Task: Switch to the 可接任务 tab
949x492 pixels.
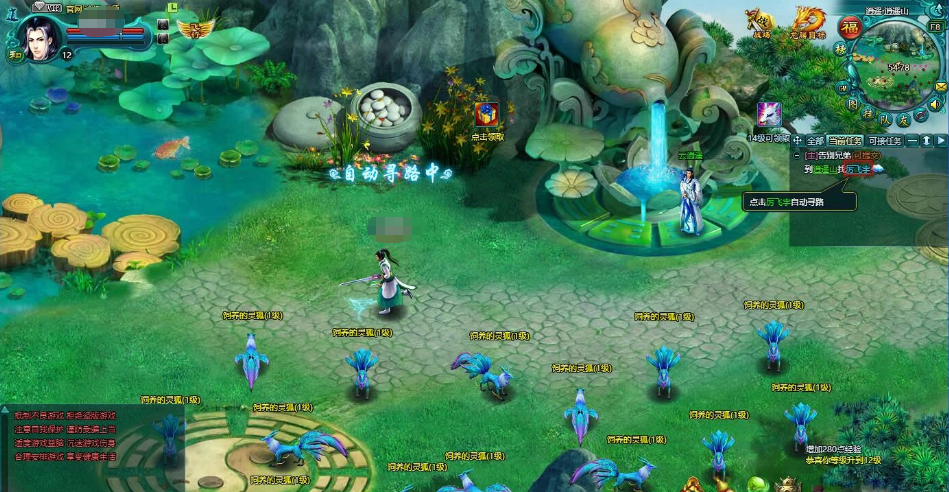Action: [x=884, y=141]
